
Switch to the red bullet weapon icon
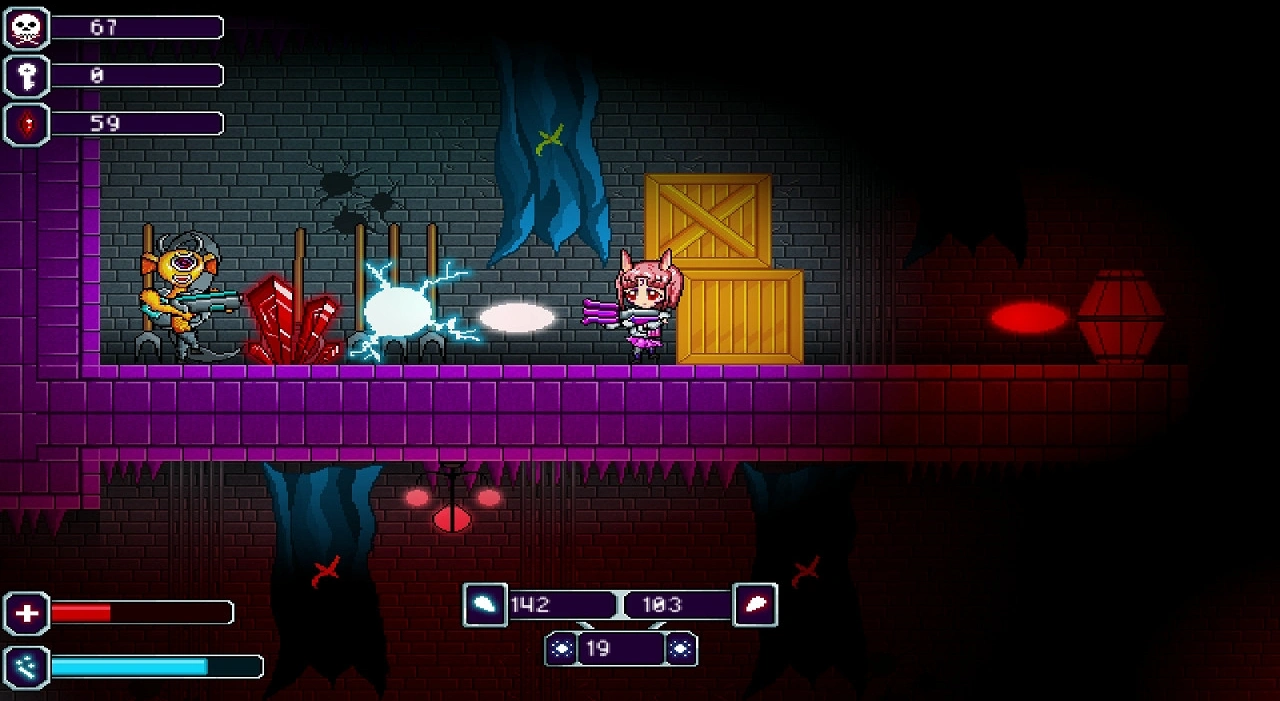pos(755,605)
